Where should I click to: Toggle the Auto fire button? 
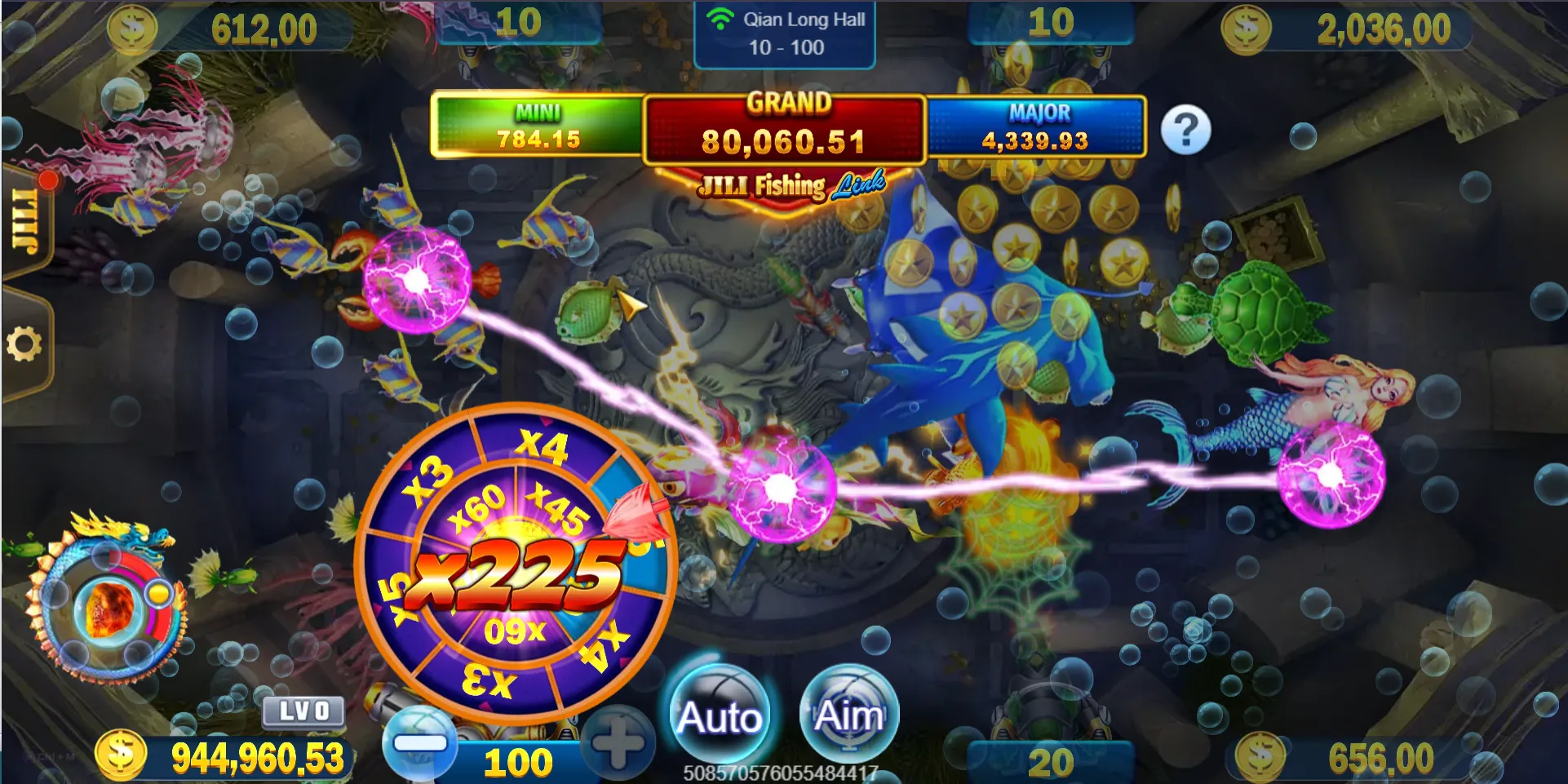719,715
